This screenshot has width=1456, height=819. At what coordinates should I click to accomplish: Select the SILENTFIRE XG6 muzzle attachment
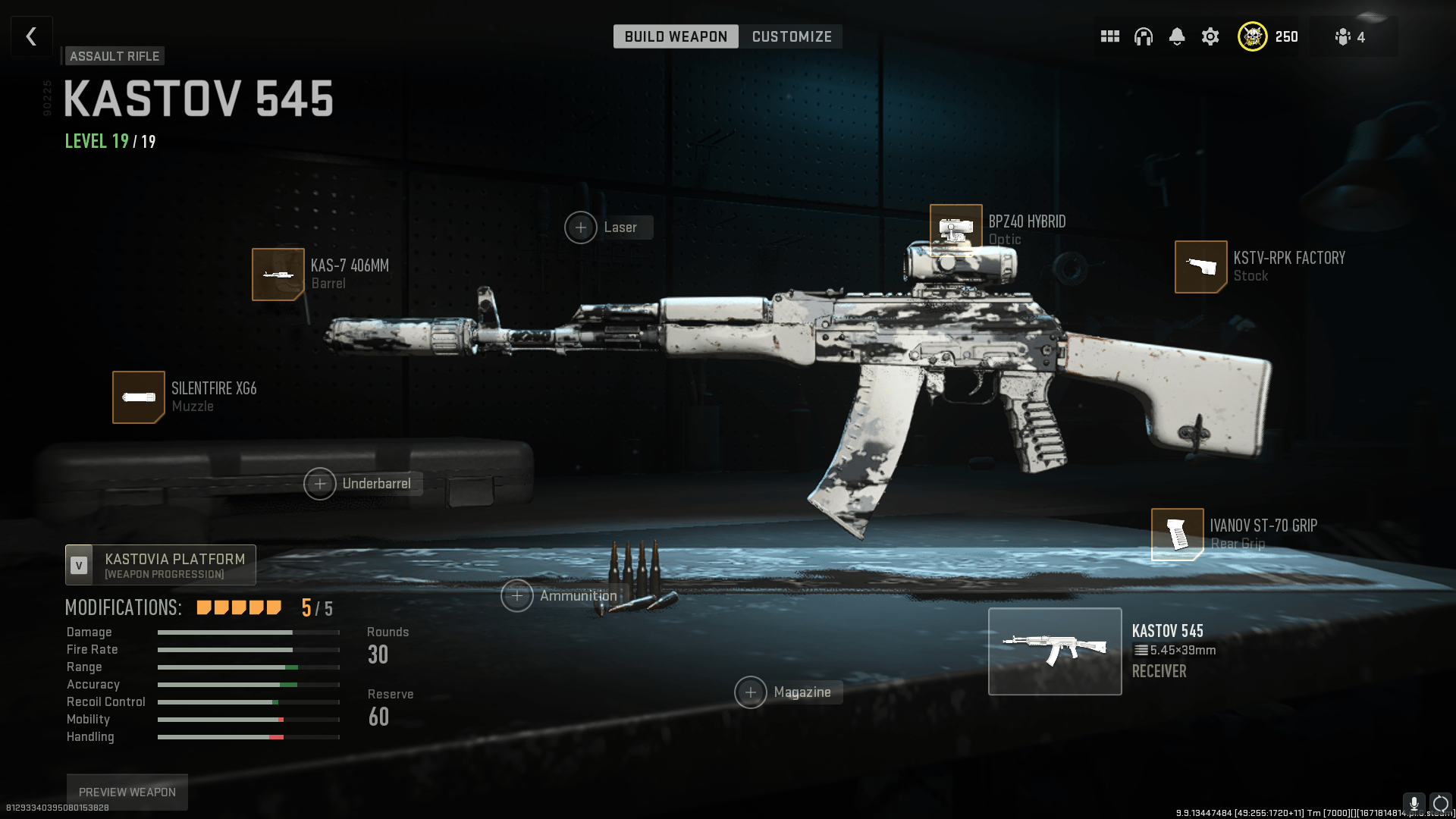(x=139, y=397)
